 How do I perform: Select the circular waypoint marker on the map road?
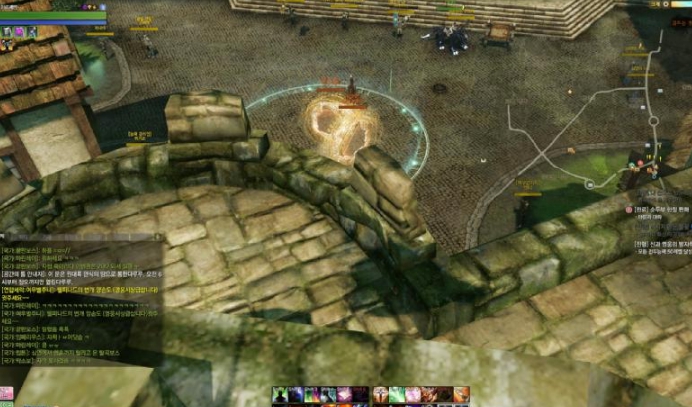click(x=590, y=185)
